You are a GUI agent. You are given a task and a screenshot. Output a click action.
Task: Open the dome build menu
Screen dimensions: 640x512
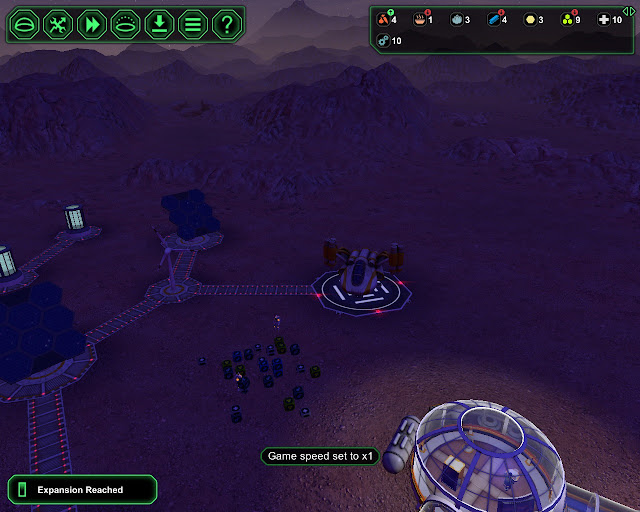point(25,24)
